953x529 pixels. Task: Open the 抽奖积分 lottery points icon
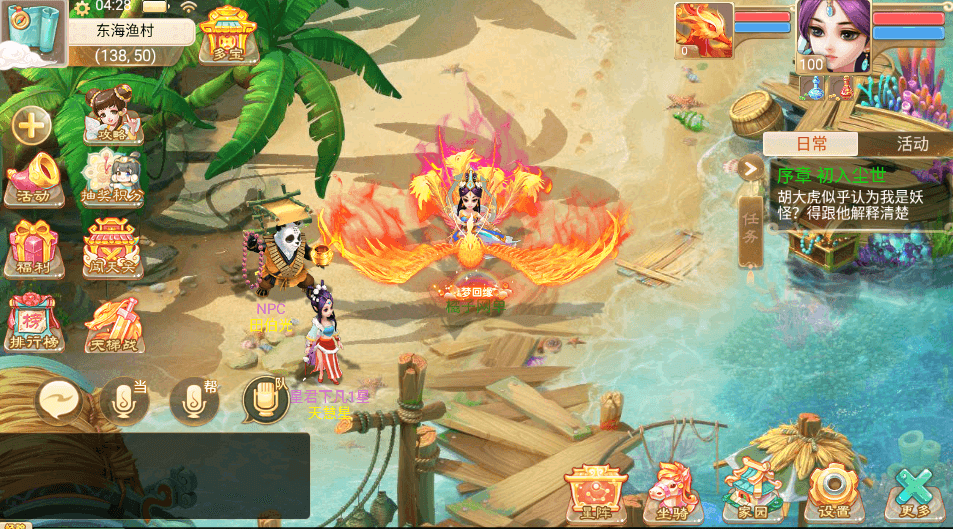[113, 180]
